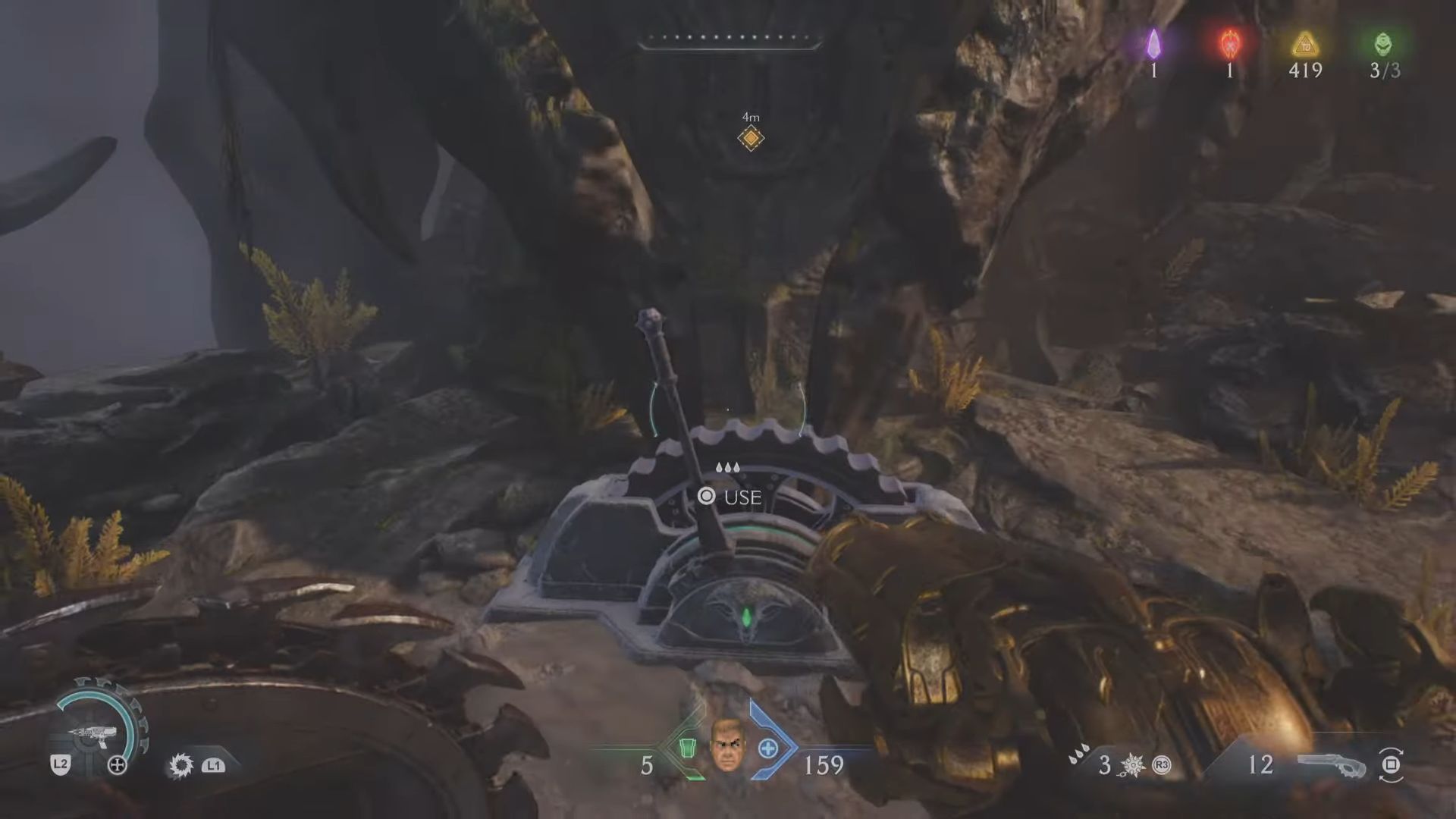Click the orange diamond objective marker
The height and width of the screenshot is (819, 1456).
click(750, 138)
